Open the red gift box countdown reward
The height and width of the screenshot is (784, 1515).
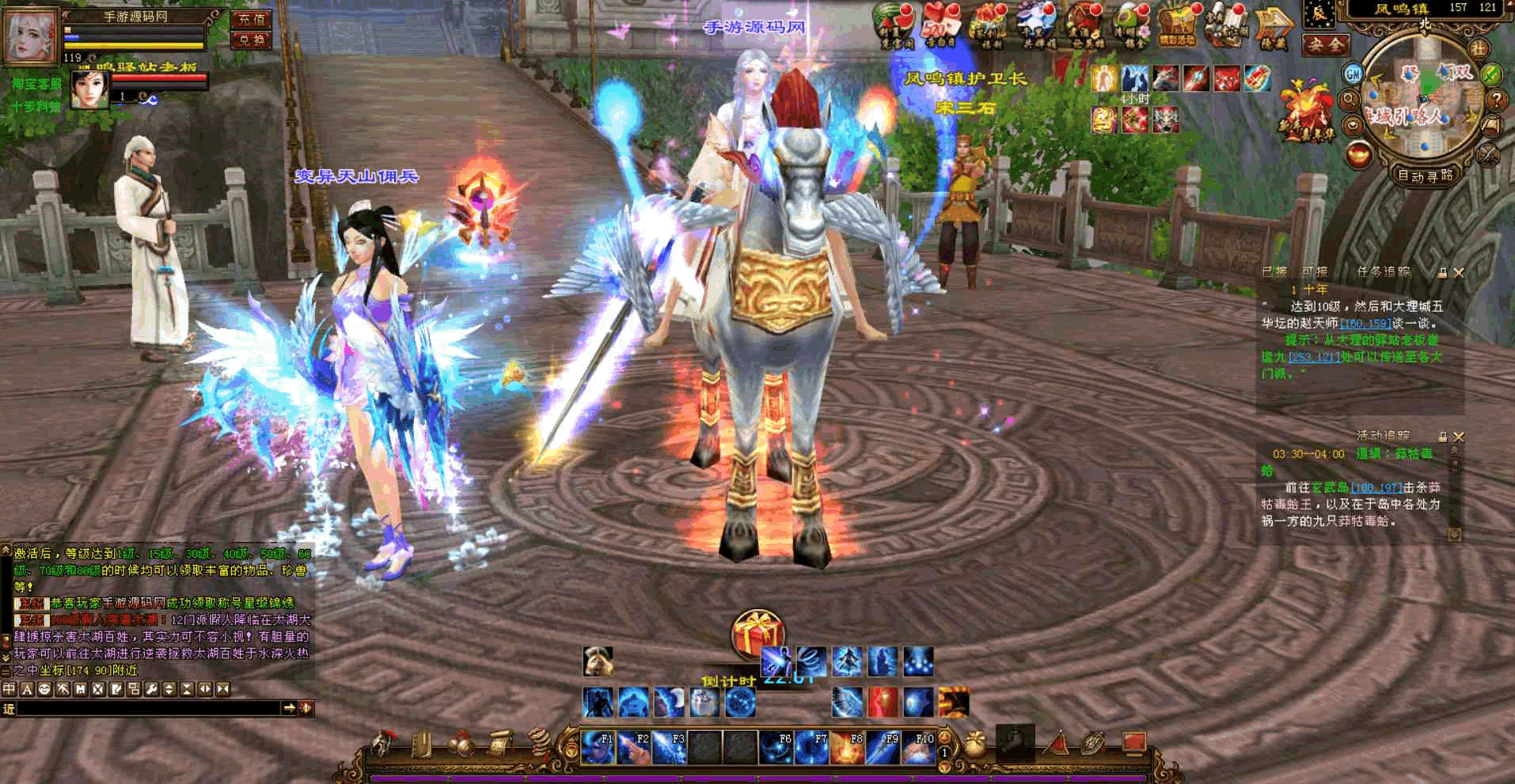757,634
